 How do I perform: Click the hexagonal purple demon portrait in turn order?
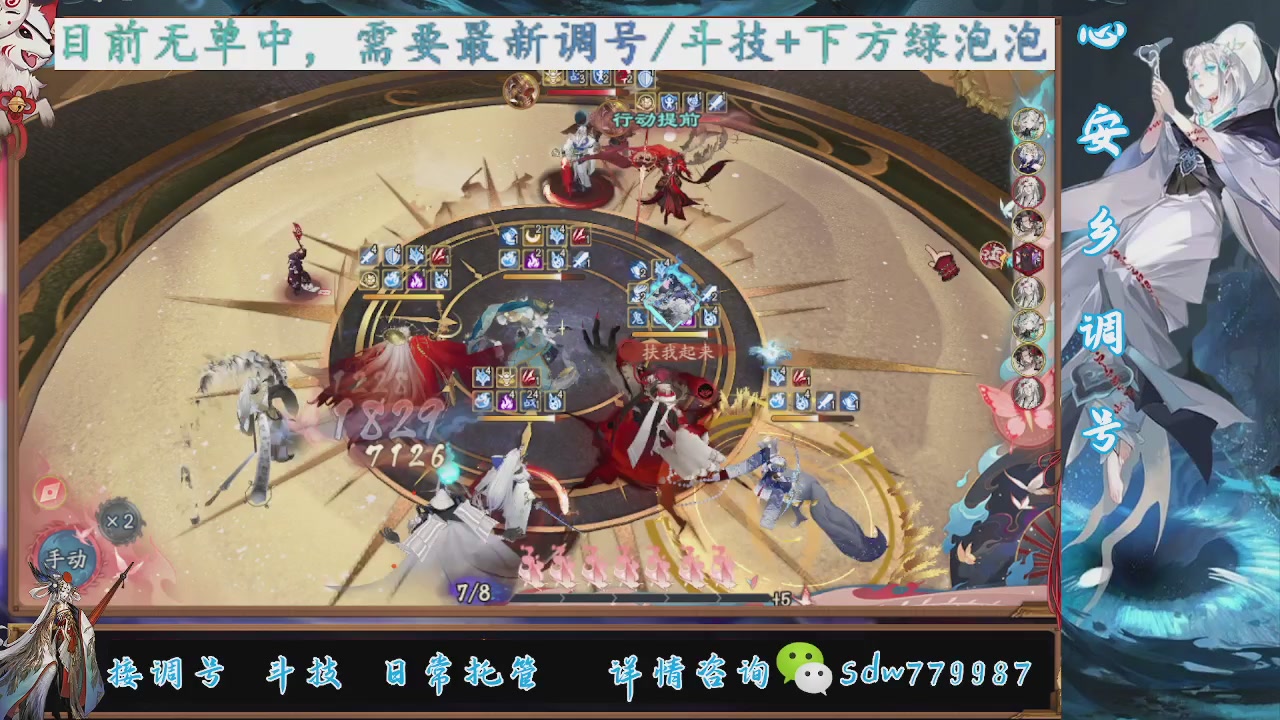pyautogui.click(x=1029, y=257)
